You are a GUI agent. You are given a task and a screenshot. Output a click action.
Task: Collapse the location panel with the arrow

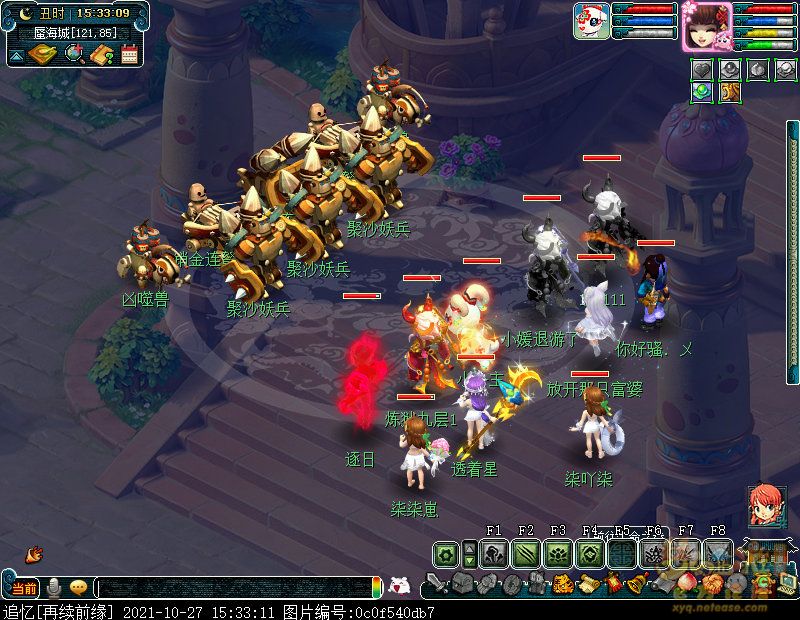[x=16, y=55]
